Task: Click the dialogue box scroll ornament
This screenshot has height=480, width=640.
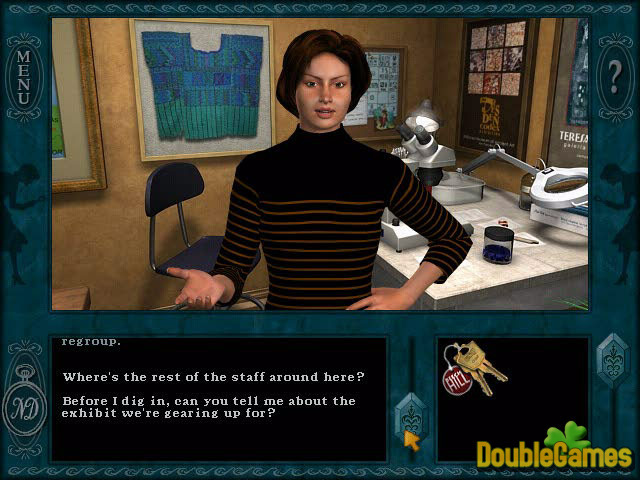Action: (409, 411)
